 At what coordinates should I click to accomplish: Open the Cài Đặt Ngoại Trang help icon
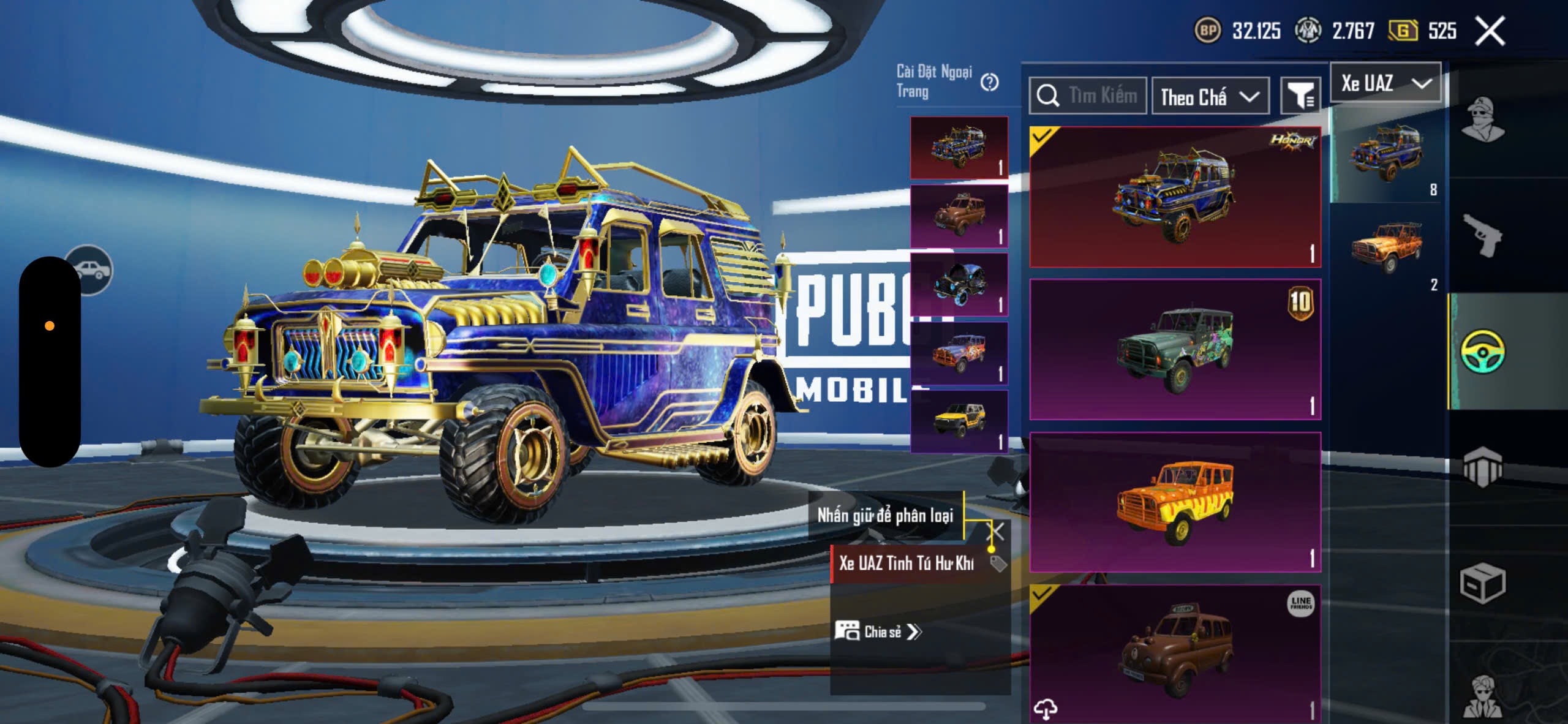tap(989, 82)
